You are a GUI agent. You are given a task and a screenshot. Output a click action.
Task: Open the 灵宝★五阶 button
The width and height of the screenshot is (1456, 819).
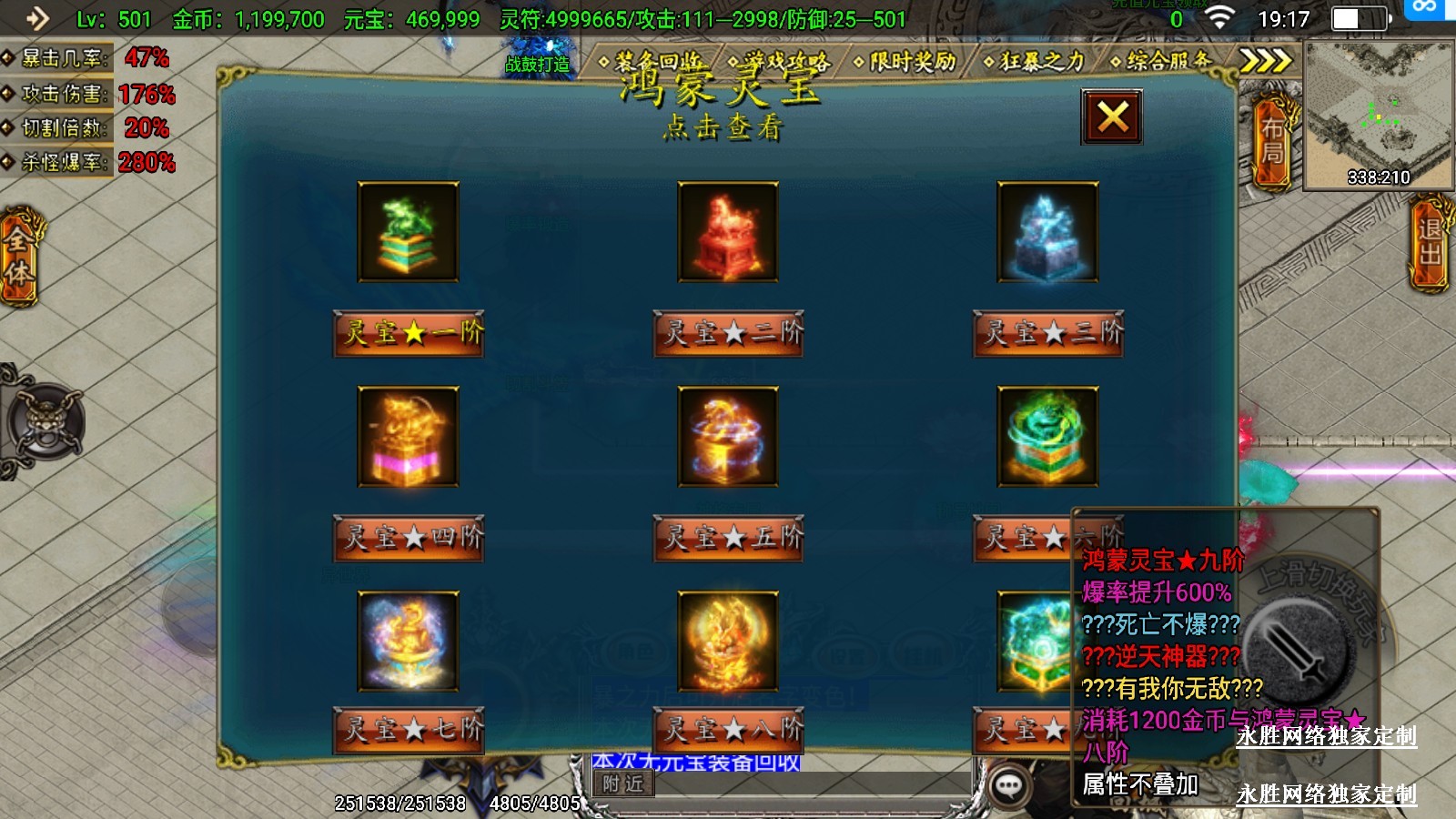click(x=729, y=538)
